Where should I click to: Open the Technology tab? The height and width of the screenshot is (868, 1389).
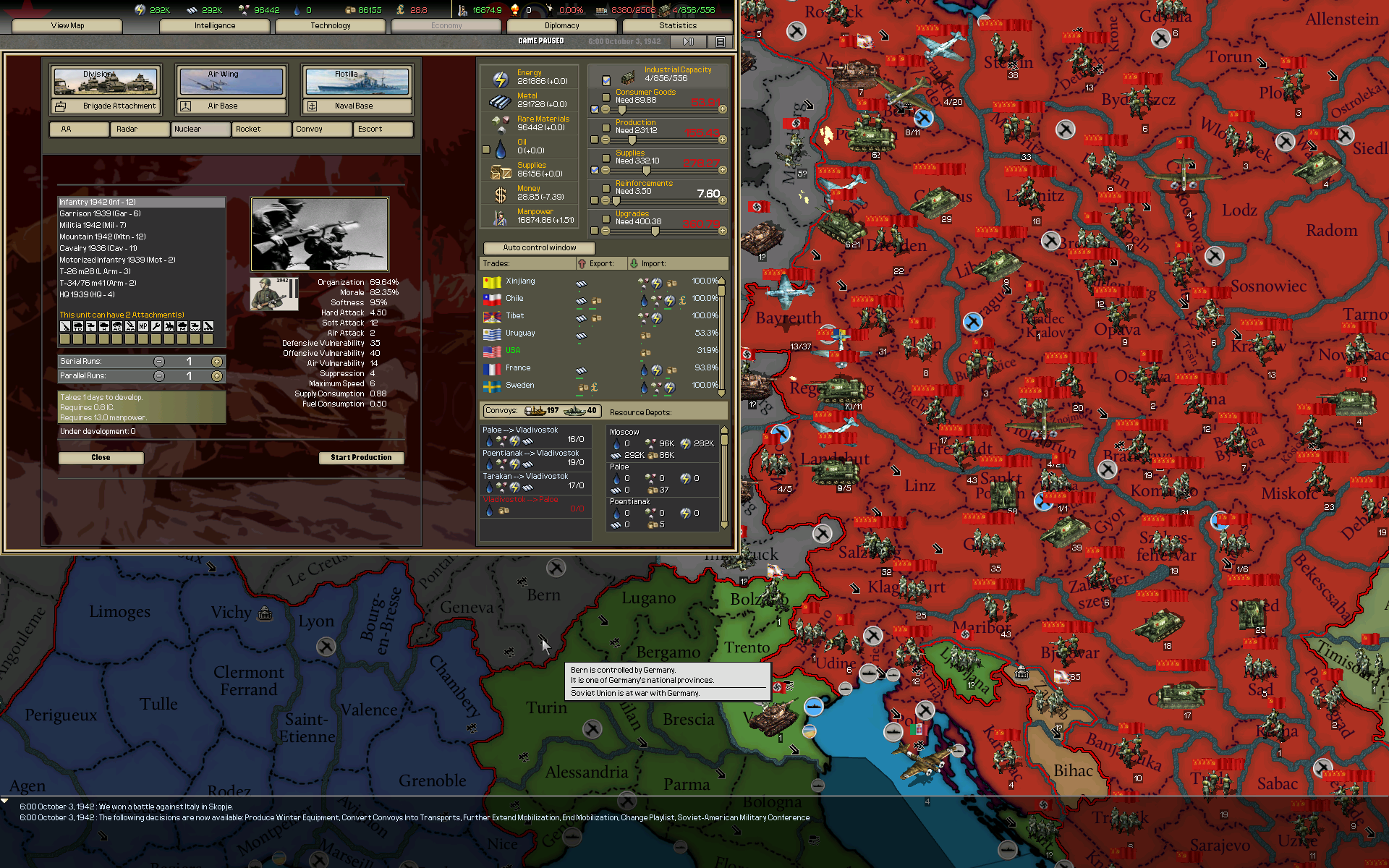331,26
